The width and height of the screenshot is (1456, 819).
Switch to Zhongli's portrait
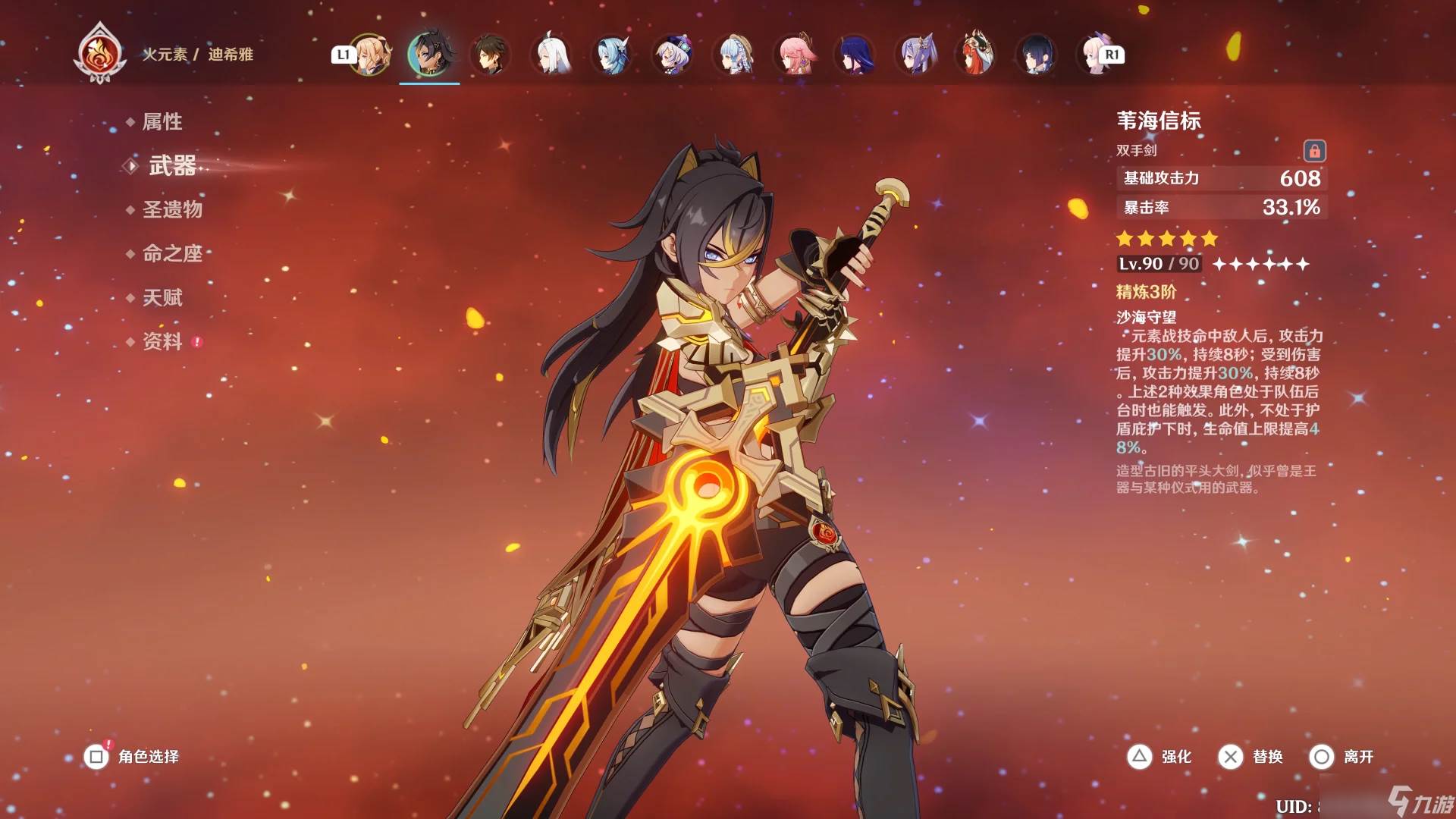(490, 55)
